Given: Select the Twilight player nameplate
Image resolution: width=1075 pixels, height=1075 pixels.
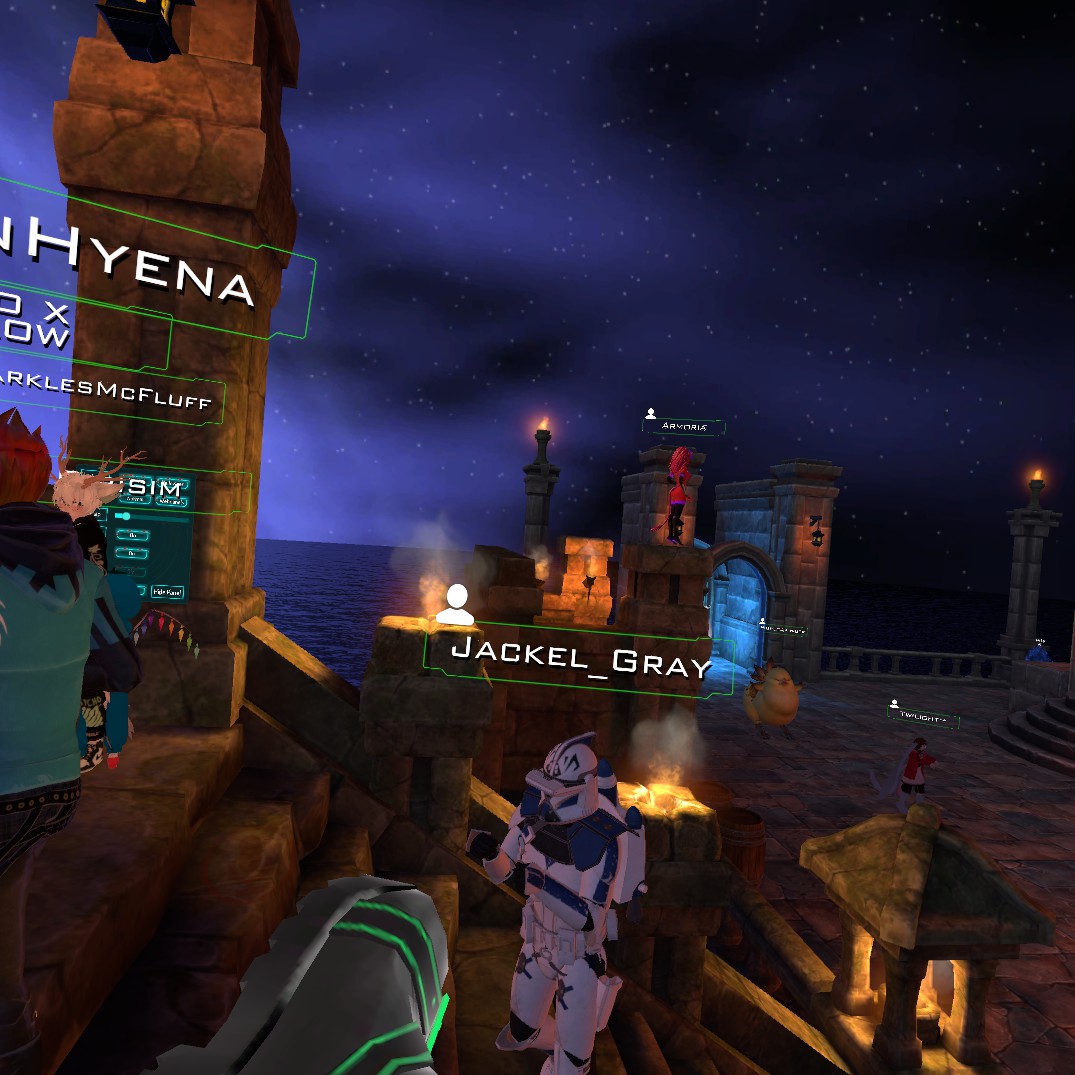Looking at the screenshot, I should tap(922, 716).
